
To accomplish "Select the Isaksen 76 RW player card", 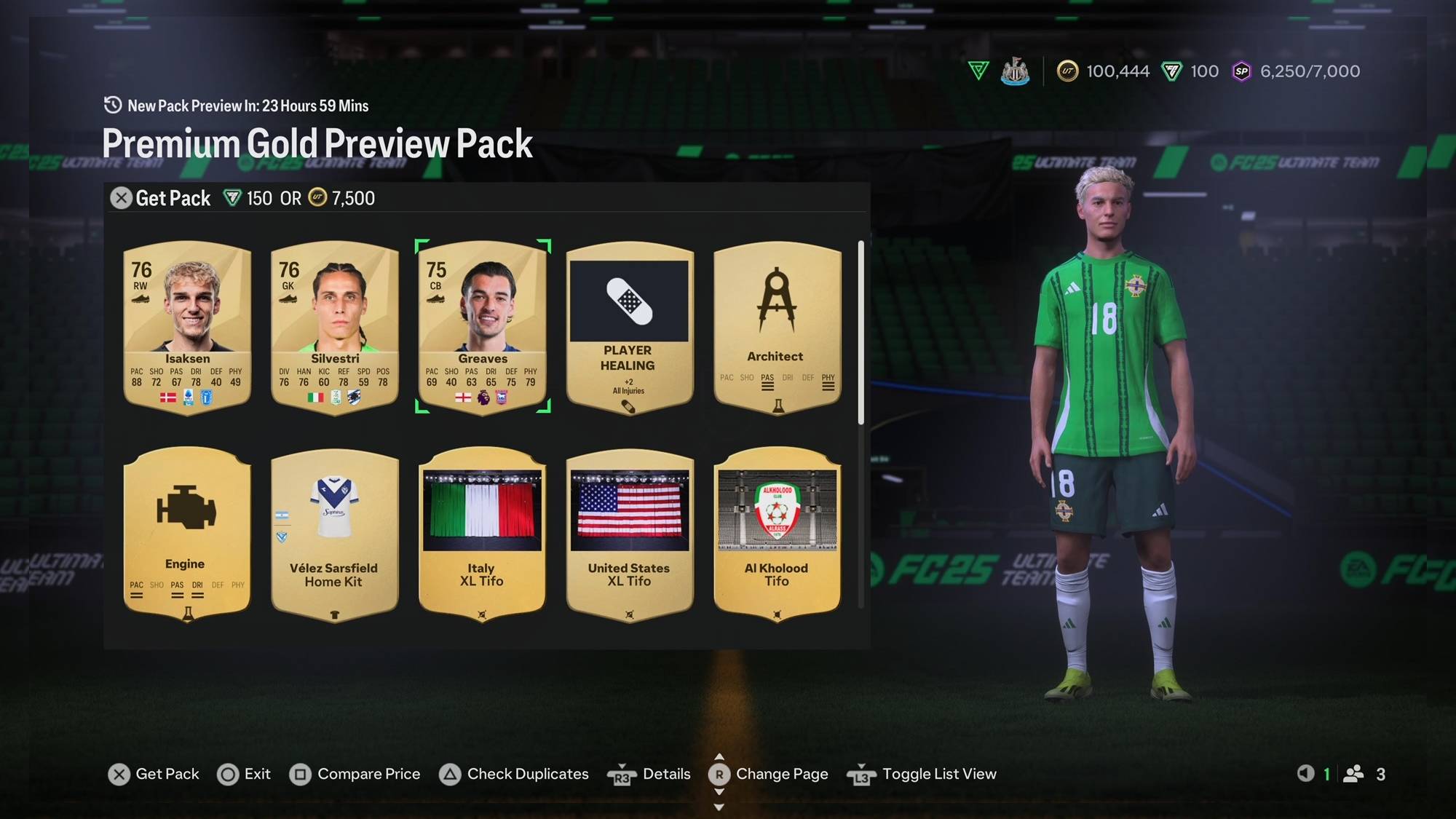I will point(187,326).
